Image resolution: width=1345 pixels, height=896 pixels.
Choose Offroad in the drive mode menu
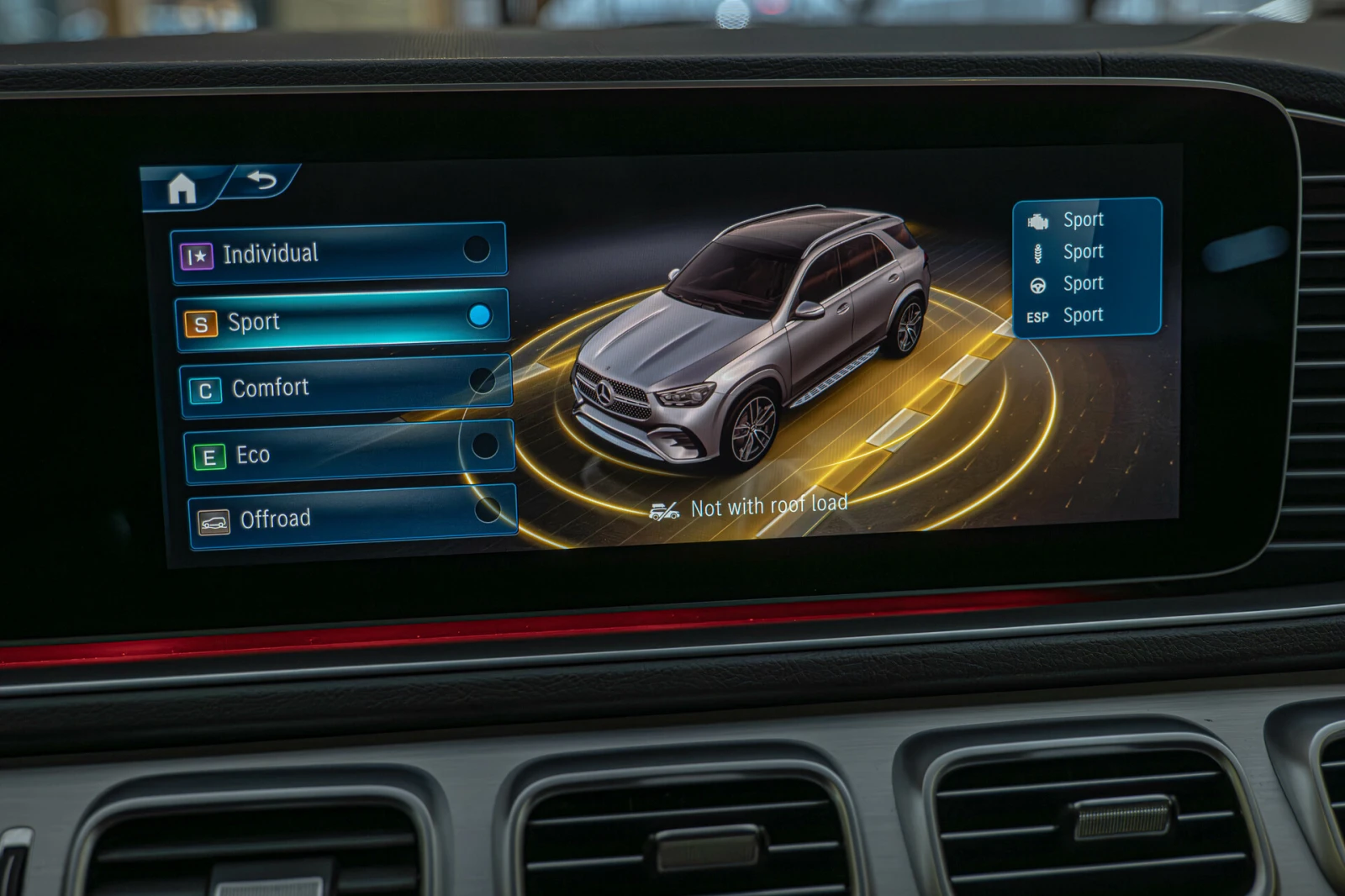[x=277, y=519]
